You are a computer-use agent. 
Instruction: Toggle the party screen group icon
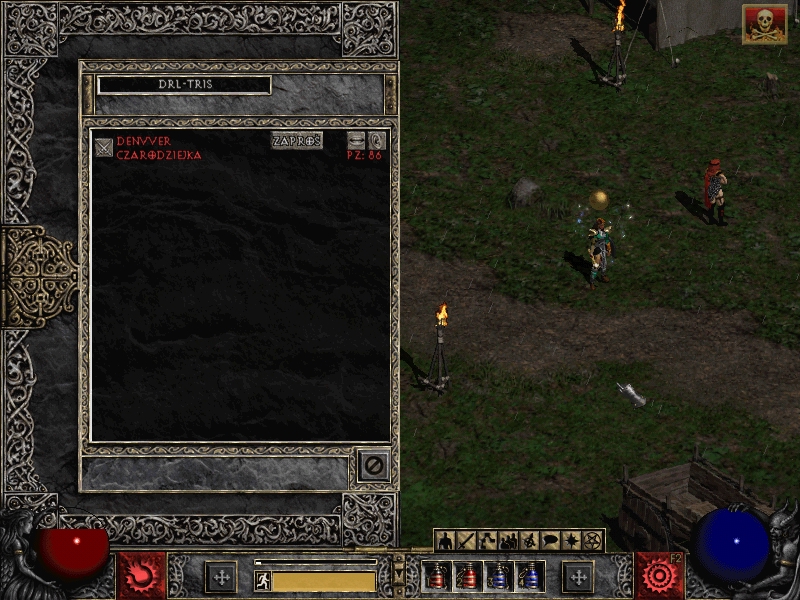click(508, 541)
